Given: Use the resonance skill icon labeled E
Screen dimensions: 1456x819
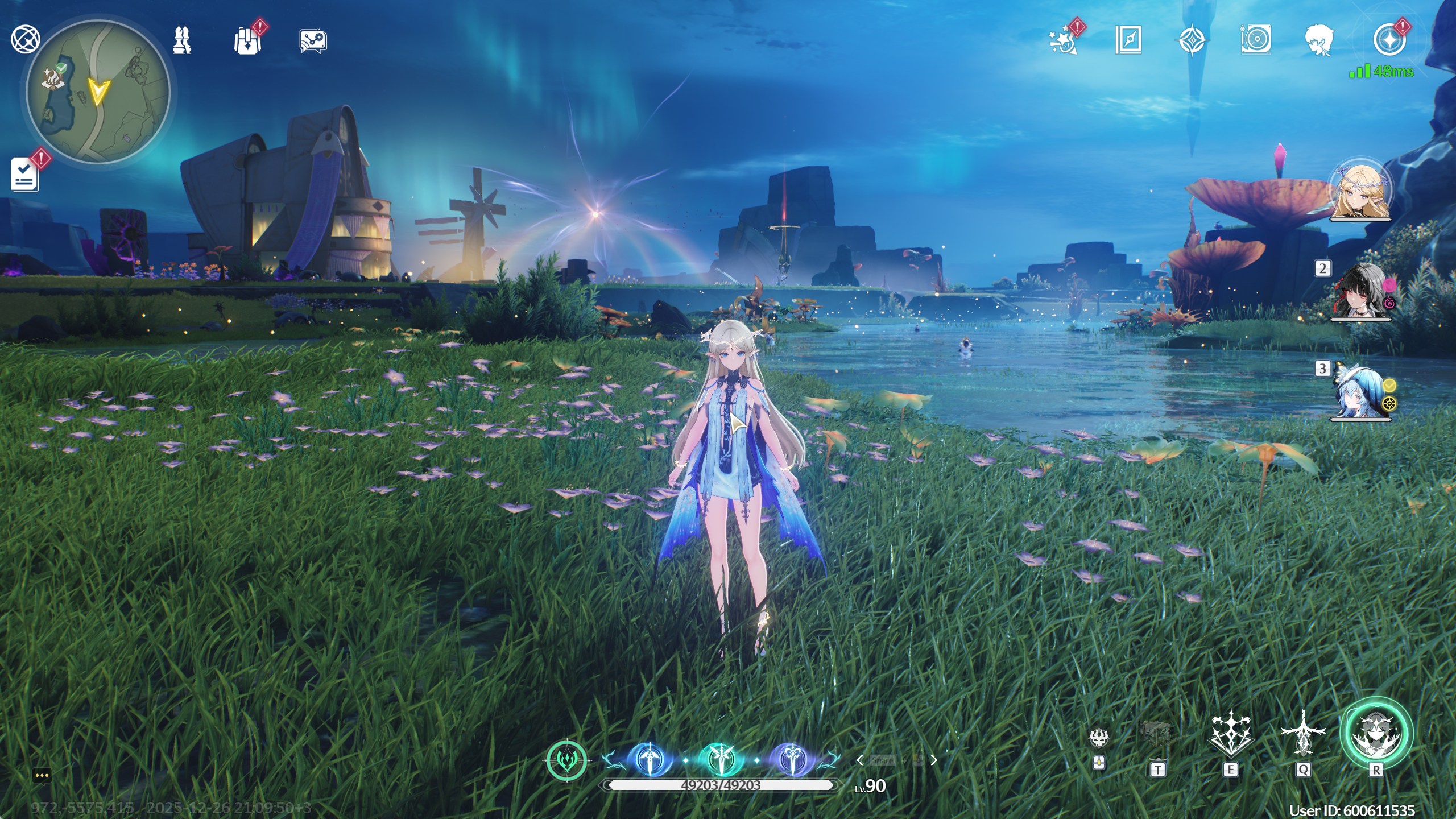Looking at the screenshot, I should coord(1230,734).
